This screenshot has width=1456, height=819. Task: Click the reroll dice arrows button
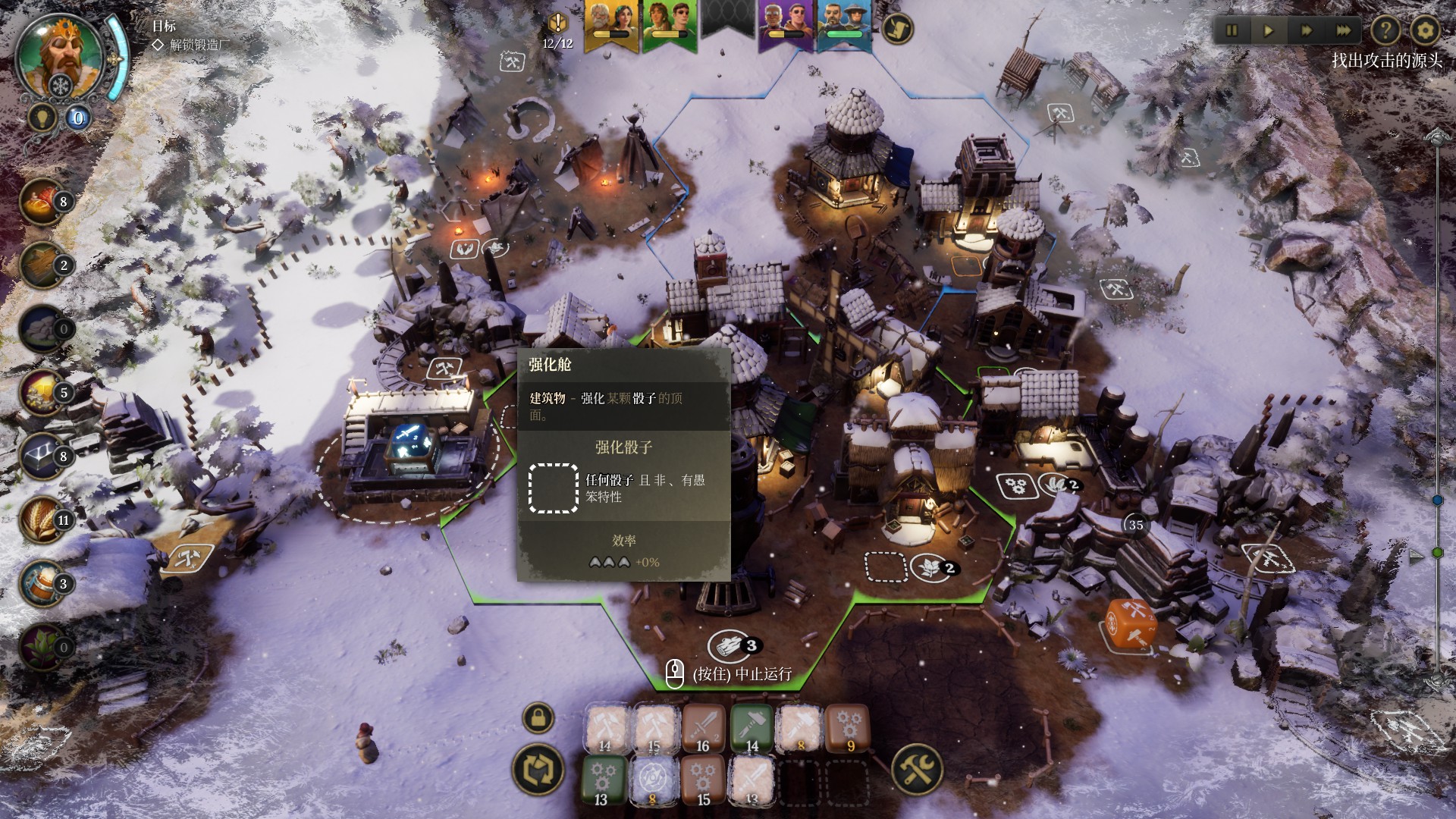538,768
